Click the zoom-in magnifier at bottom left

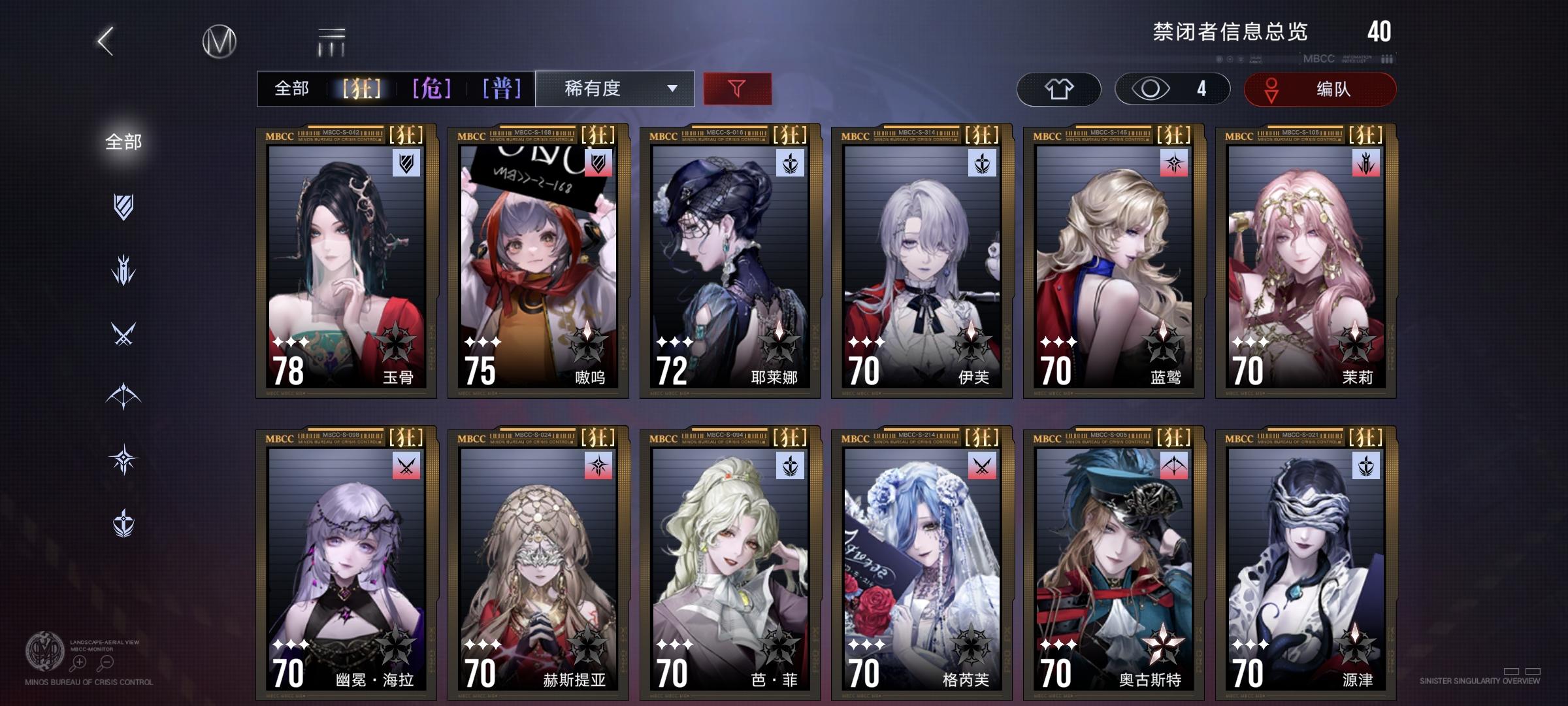pyautogui.click(x=78, y=662)
